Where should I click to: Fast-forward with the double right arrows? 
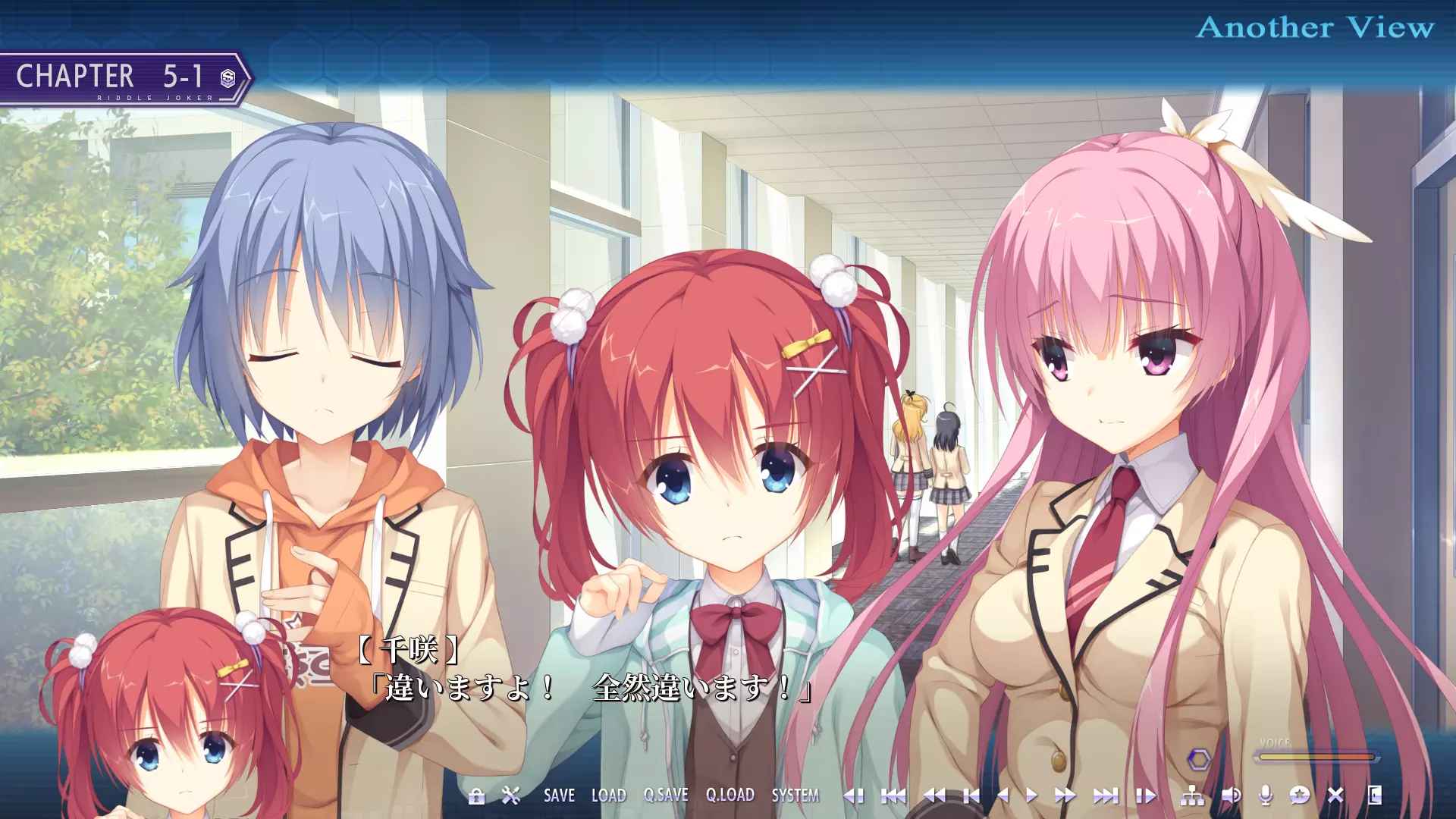point(1065,795)
